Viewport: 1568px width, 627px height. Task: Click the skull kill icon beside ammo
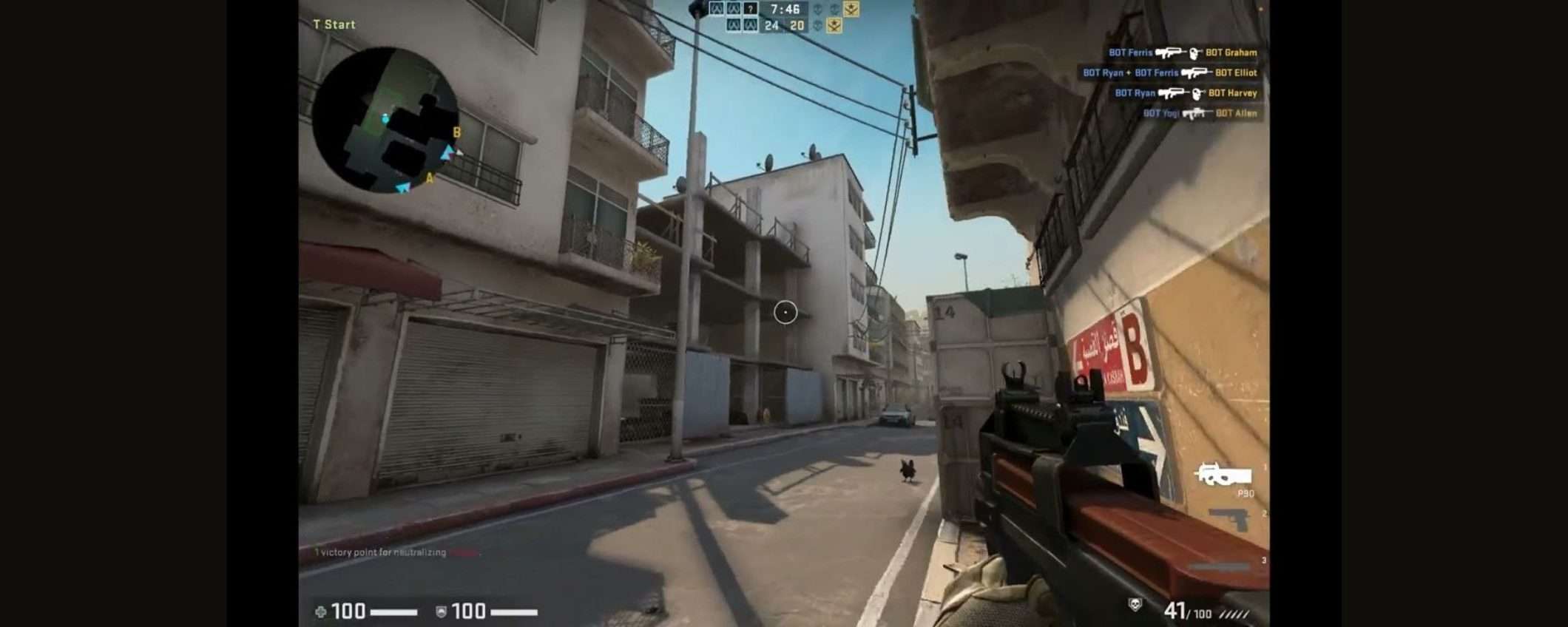pyautogui.click(x=1135, y=605)
